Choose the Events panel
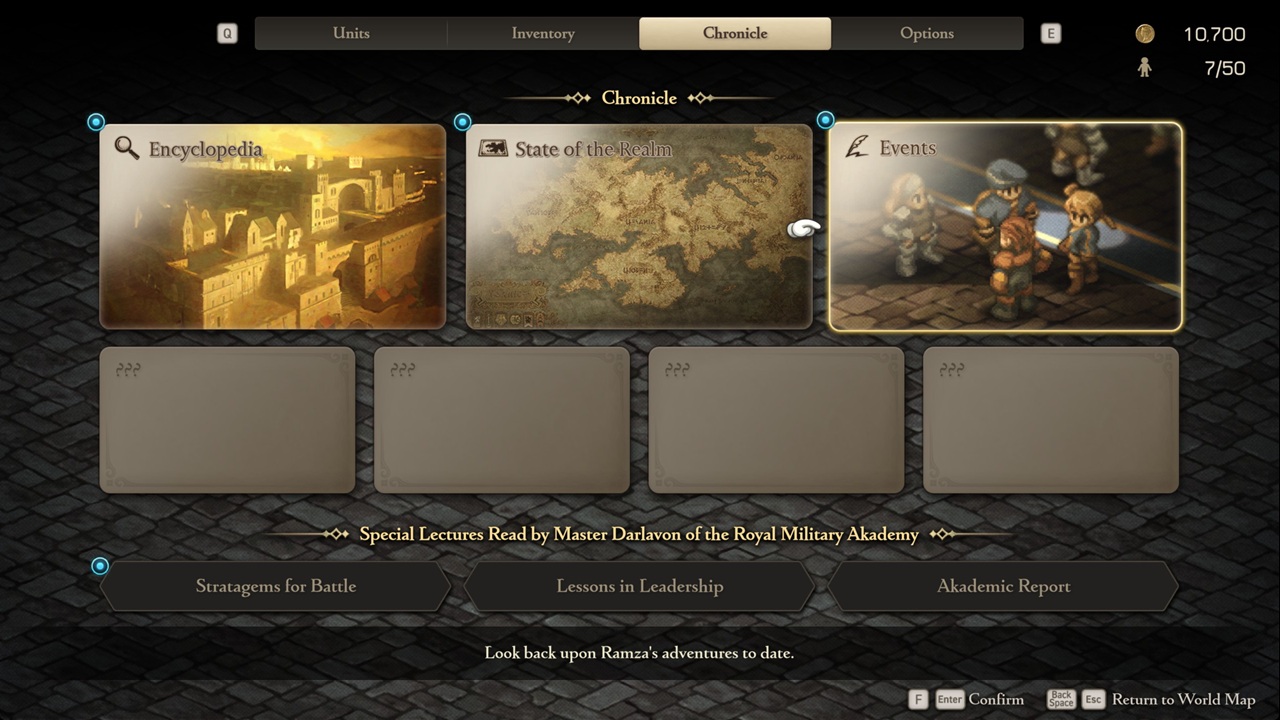Image resolution: width=1280 pixels, height=720 pixels. tap(1005, 226)
